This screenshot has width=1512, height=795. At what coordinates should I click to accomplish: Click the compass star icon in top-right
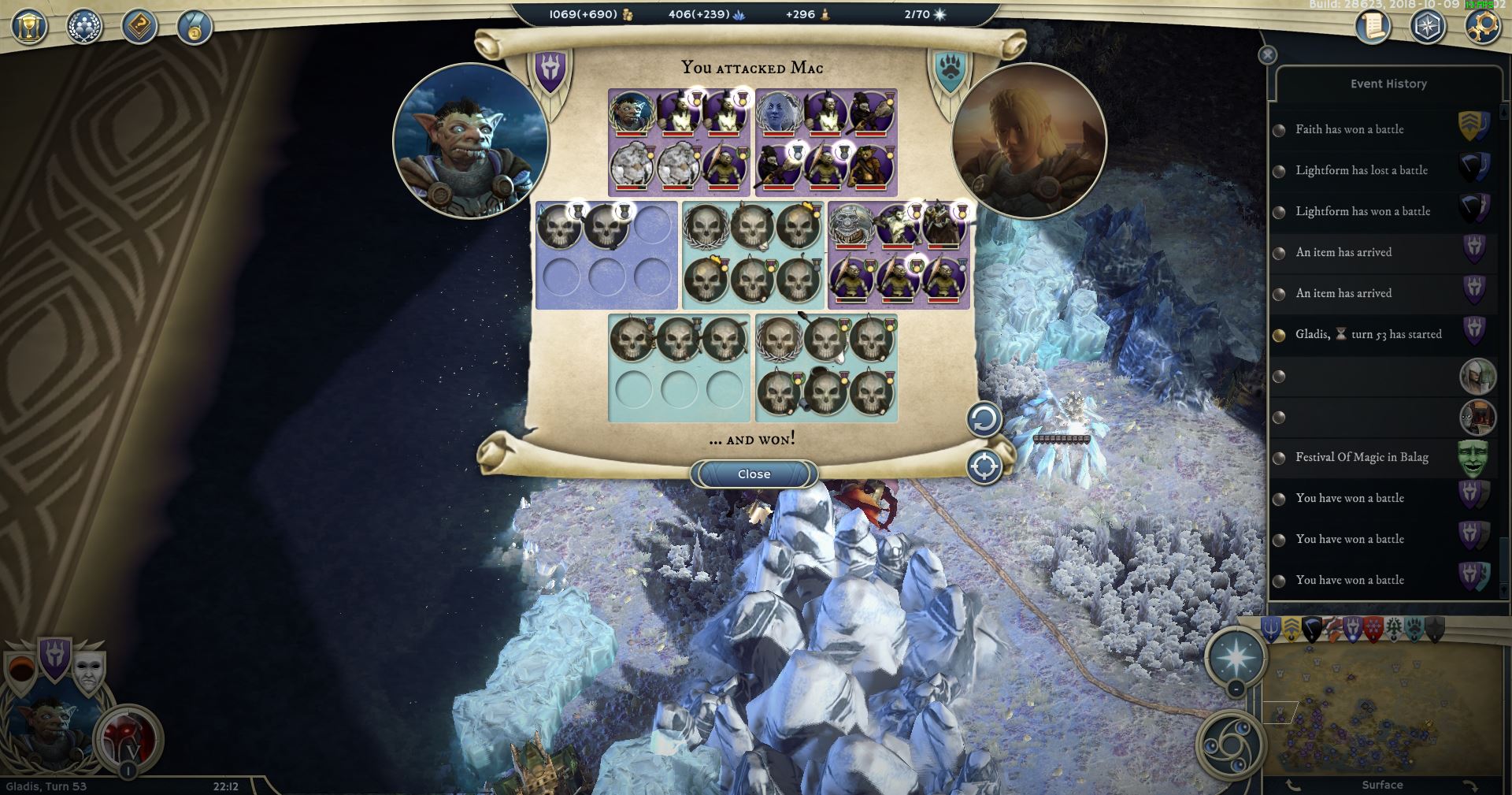1428,27
